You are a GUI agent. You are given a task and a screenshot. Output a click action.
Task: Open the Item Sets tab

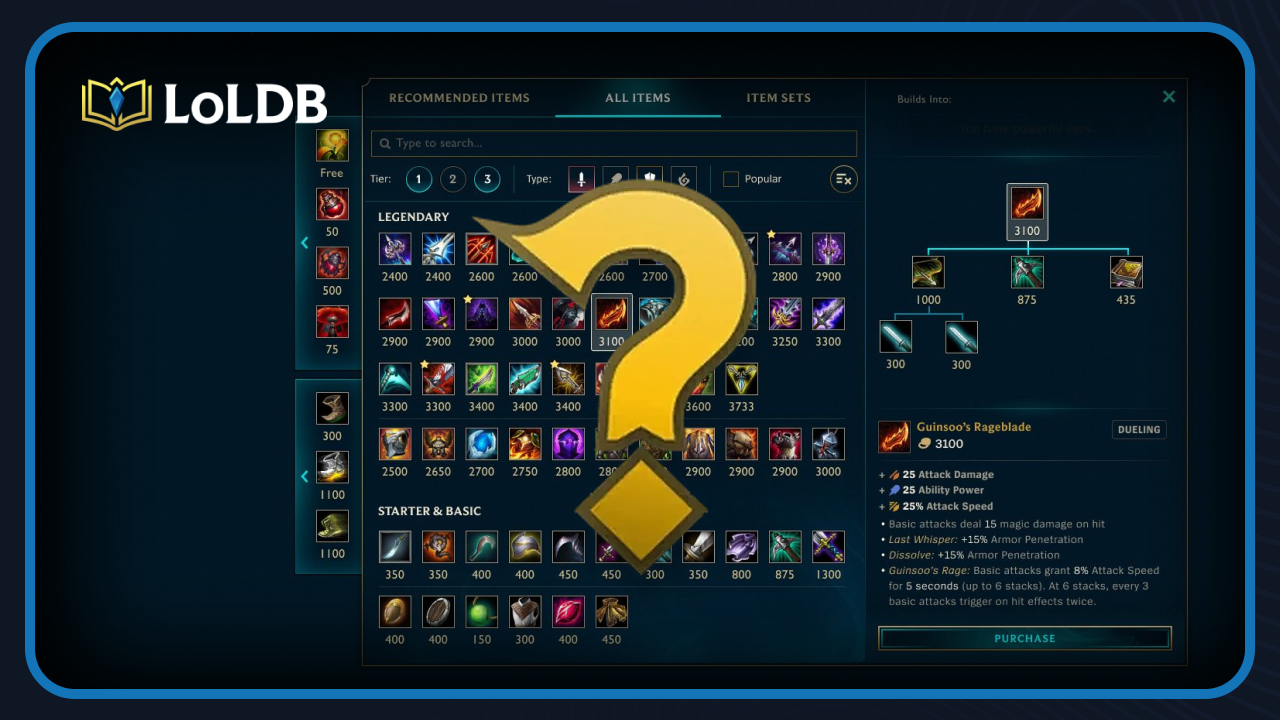coord(778,97)
